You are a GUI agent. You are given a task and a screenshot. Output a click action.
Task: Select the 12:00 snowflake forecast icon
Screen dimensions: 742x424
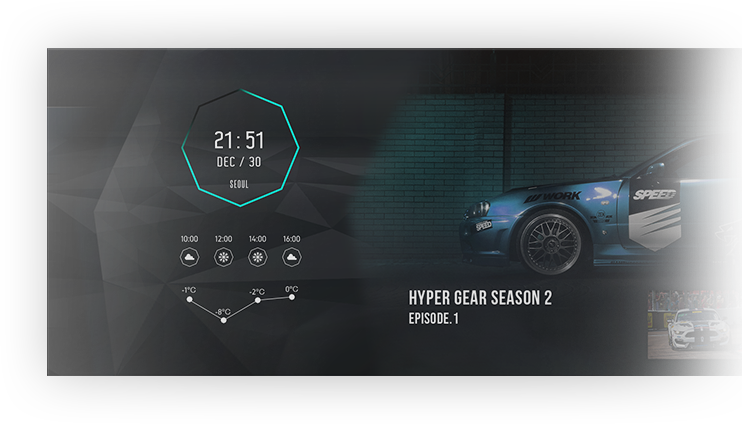tap(223, 258)
